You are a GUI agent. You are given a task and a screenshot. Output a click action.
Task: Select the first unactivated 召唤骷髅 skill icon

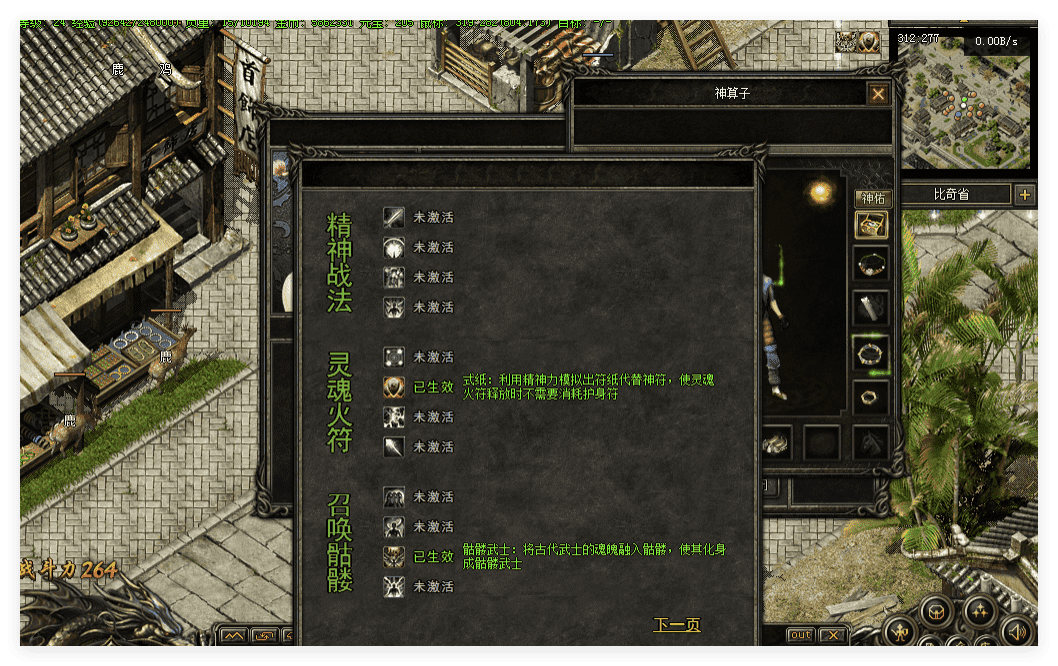pyautogui.click(x=394, y=497)
